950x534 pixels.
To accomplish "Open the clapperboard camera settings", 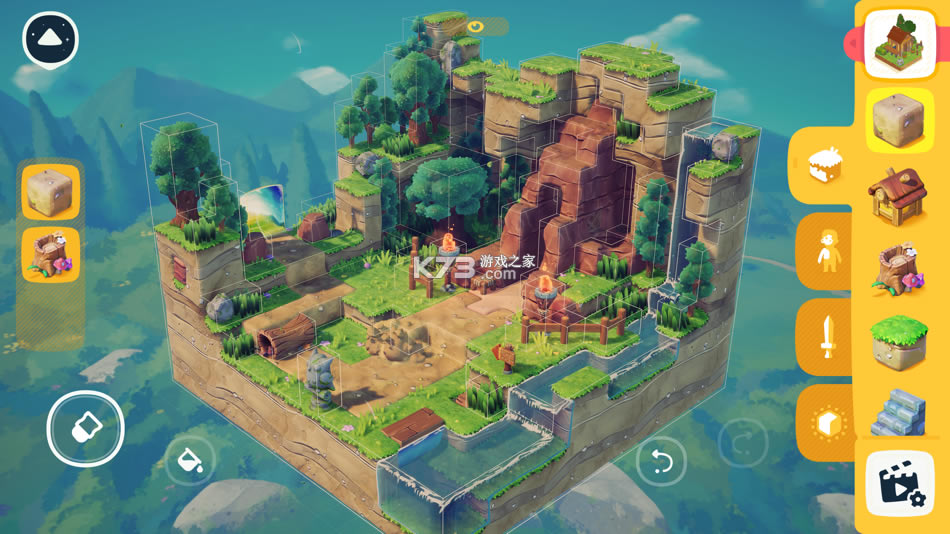I will [900, 485].
